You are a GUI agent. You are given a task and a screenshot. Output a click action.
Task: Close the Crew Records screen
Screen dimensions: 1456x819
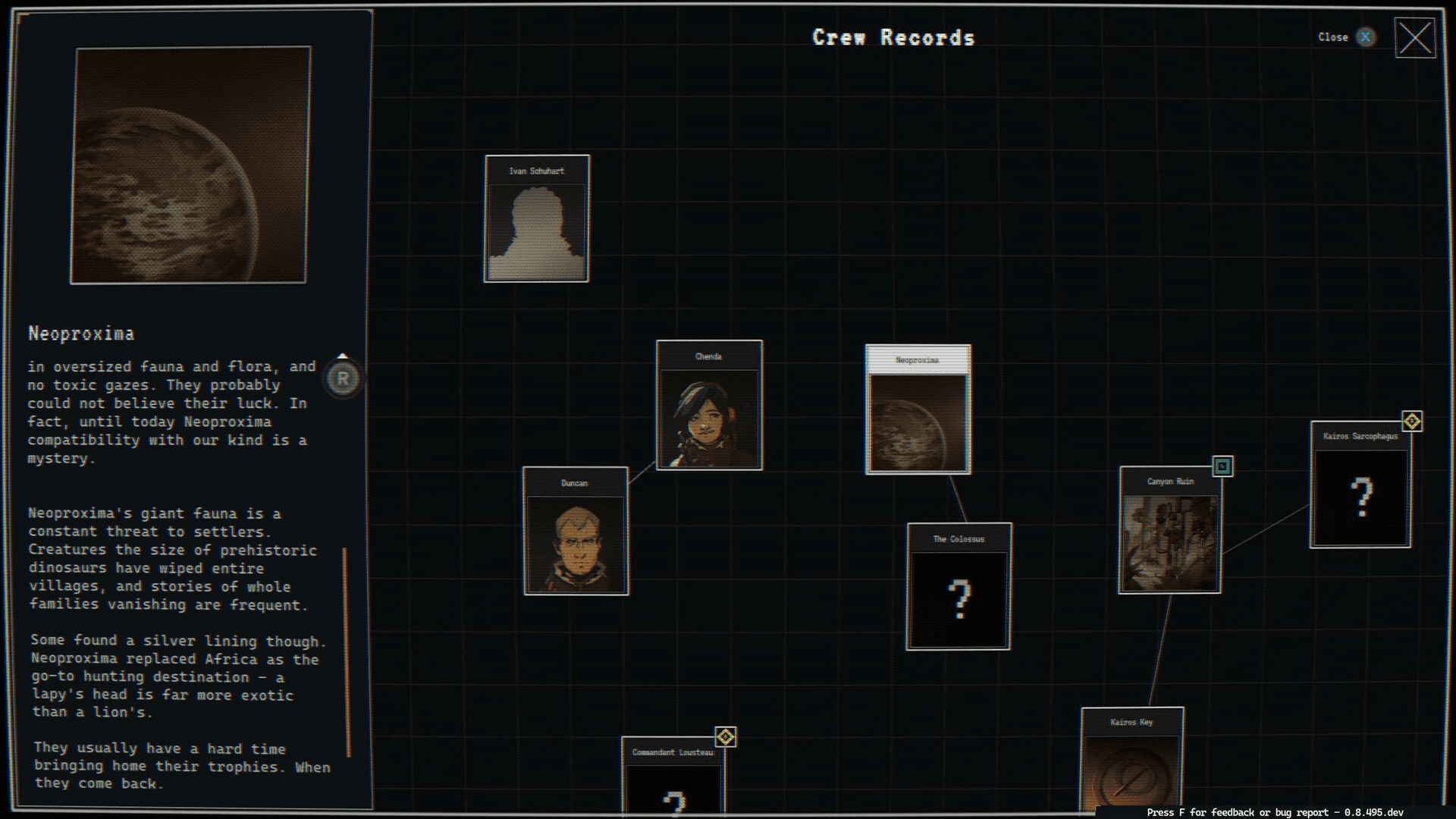[x=1414, y=38]
